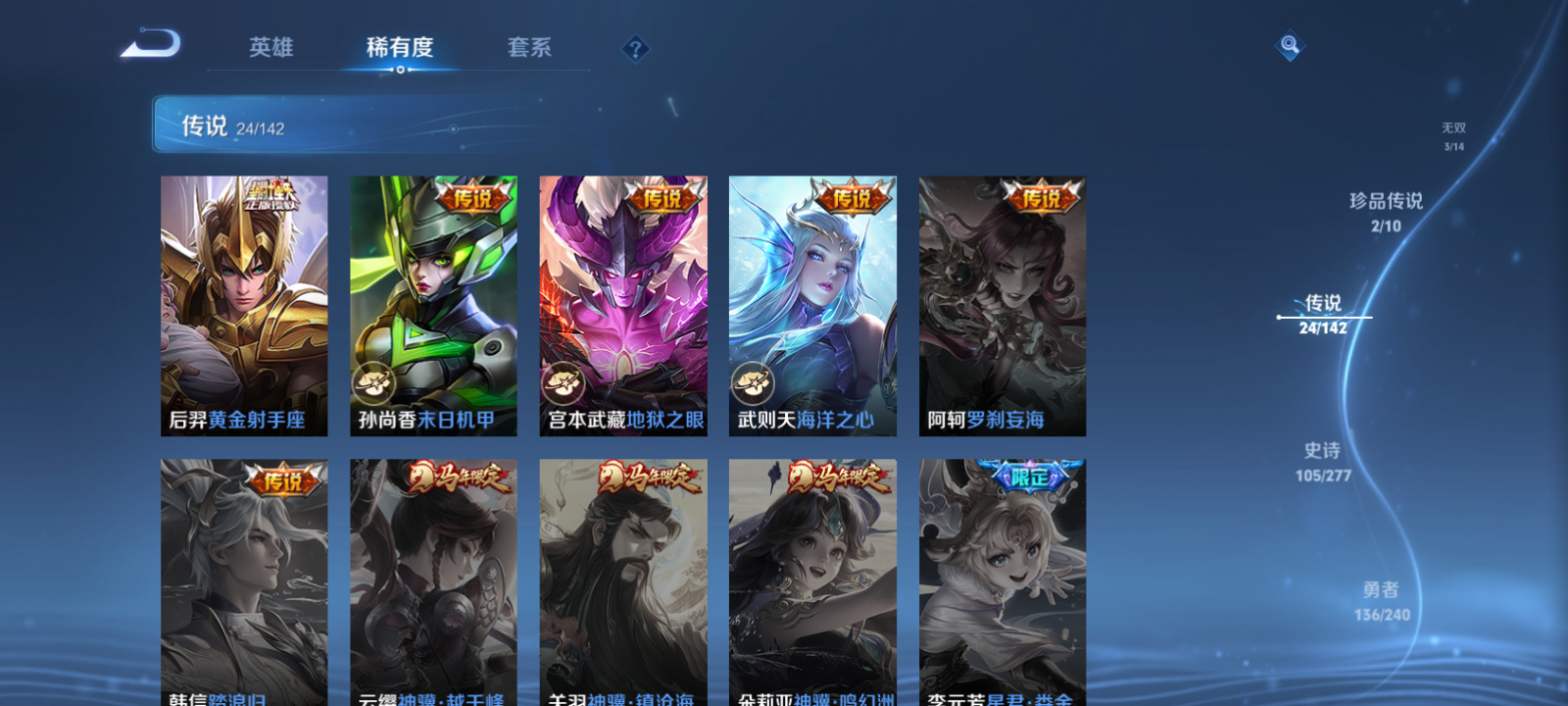Image resolution: width=1568 pixels, height=706 pixels.
Task: Switch to the 英雄 tab
Action: (269, 47)
